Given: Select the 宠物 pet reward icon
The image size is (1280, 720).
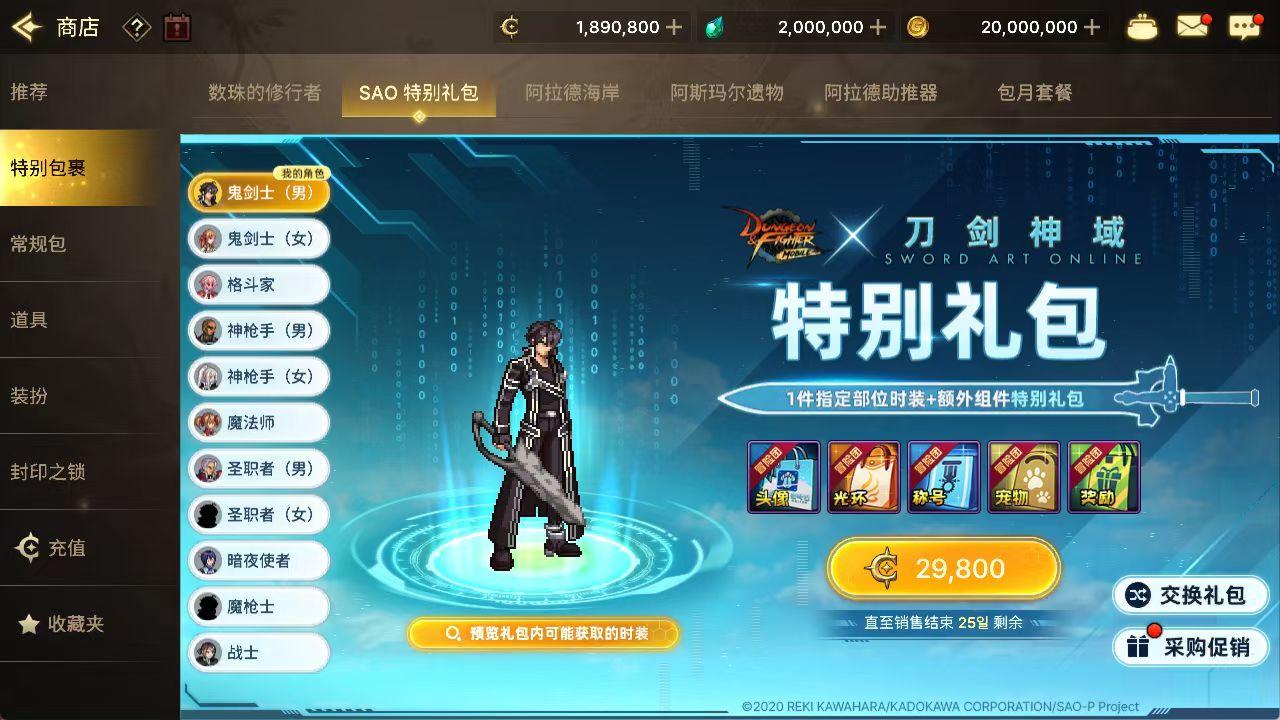Looking at the screenshot, I should click(x=1023, y=477).
